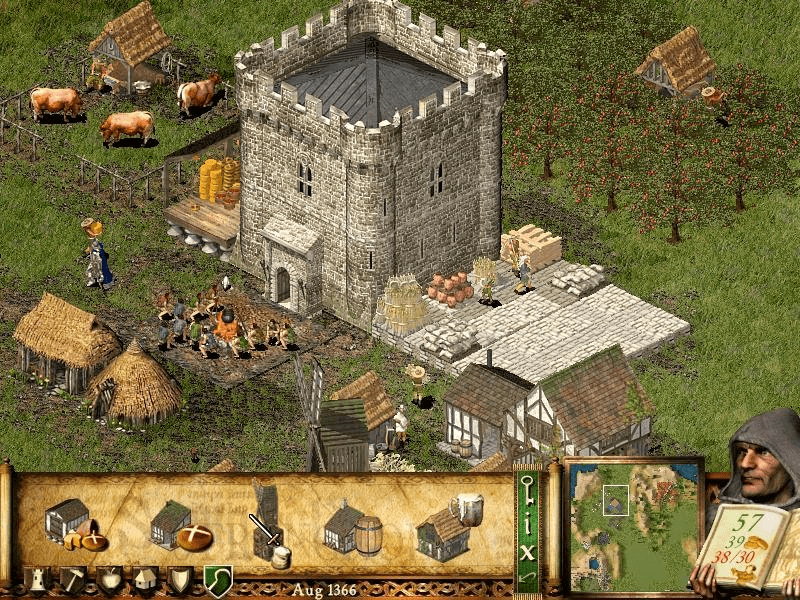Open the hammer industry build category
This screenshot has width=800, height=600.
(x=74, y=579)
